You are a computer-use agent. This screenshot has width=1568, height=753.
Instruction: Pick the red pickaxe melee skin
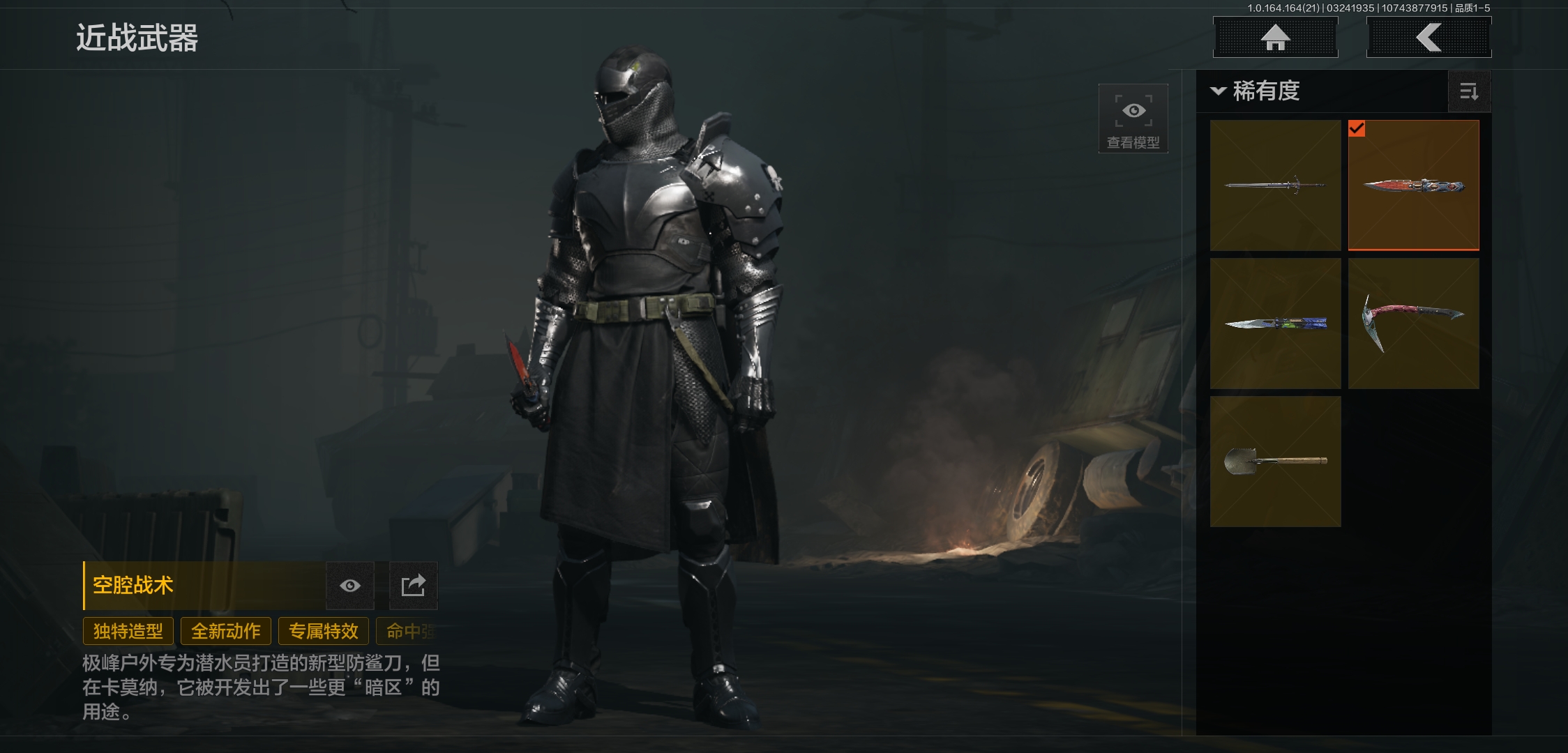click(1413, 324)
